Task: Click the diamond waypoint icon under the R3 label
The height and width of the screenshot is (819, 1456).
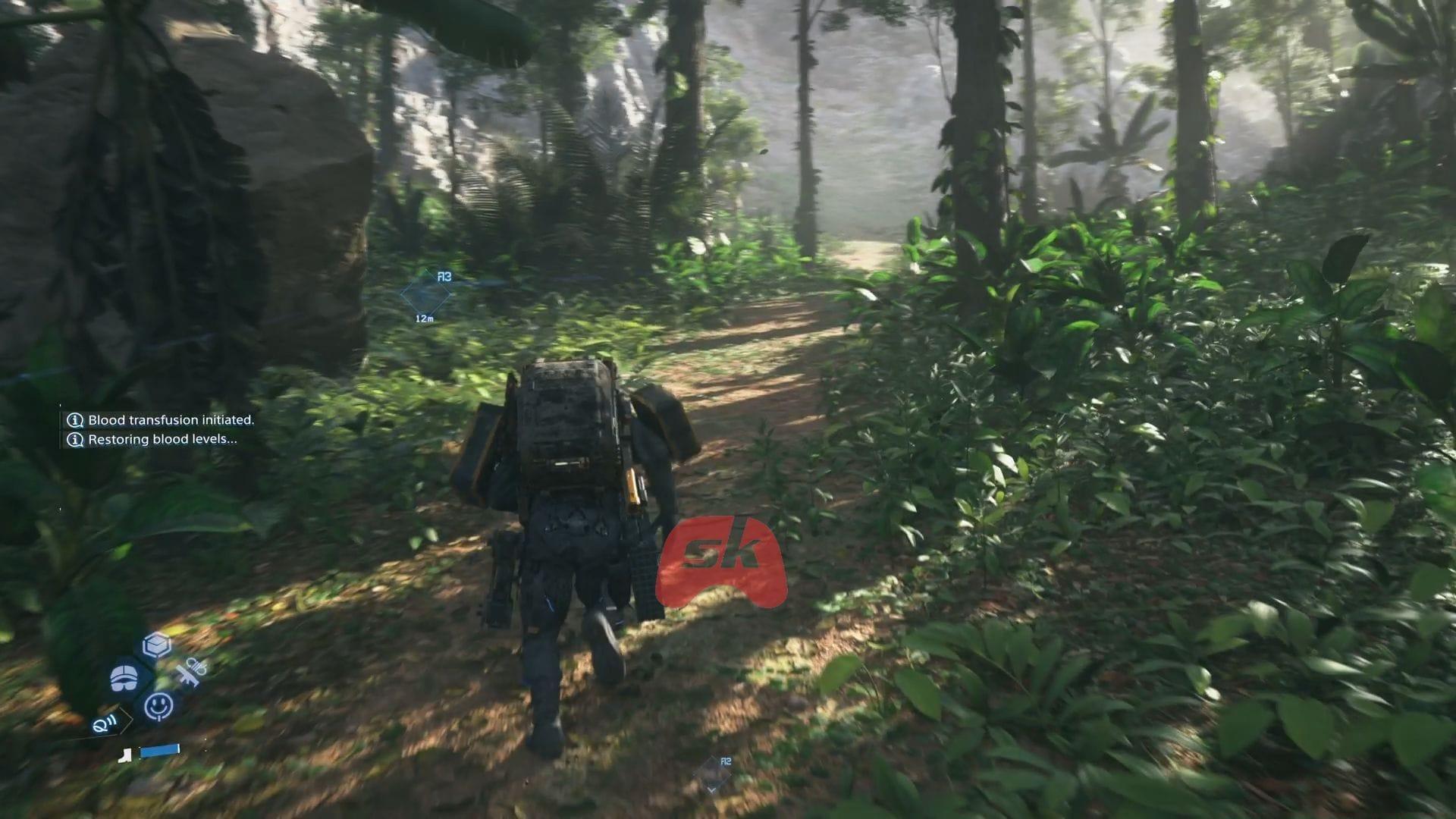Action: point(425,294)
